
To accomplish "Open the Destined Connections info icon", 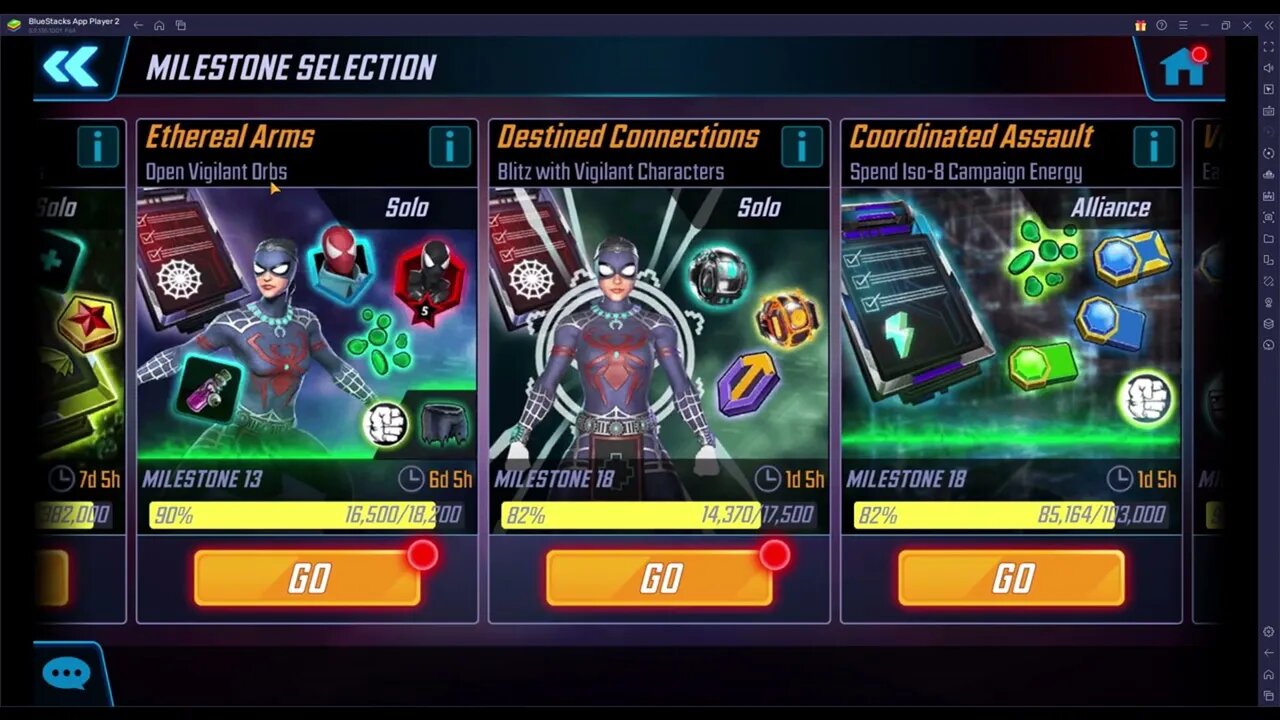I will click(x=801, y=146).
